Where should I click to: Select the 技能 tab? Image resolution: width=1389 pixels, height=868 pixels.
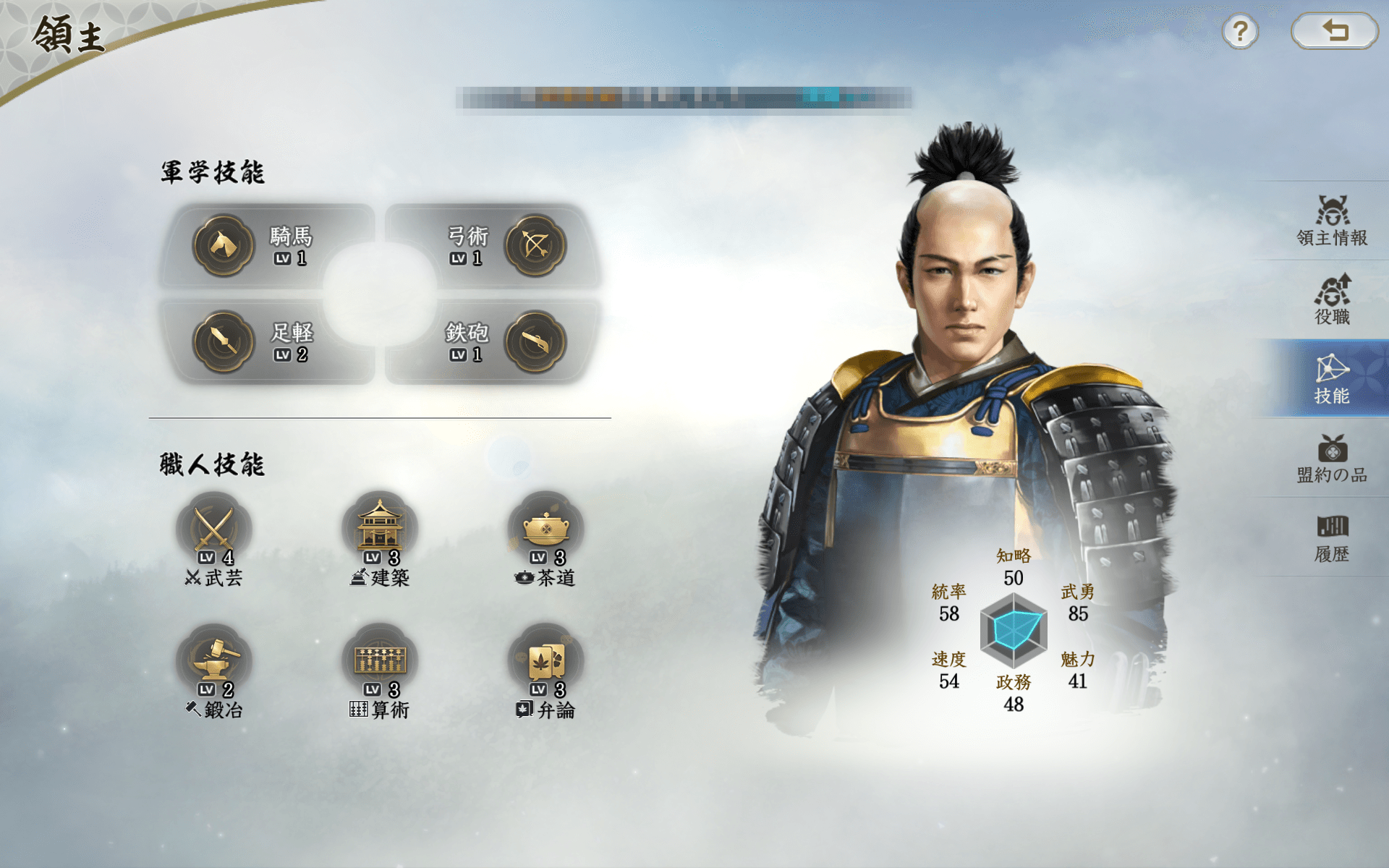point(1331,378)
